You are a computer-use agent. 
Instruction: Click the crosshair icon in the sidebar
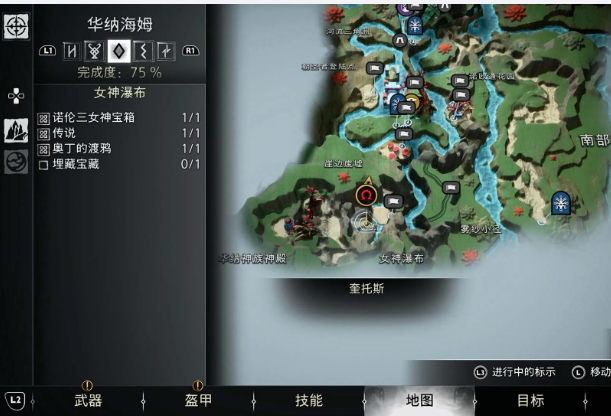tap(17, 27)
